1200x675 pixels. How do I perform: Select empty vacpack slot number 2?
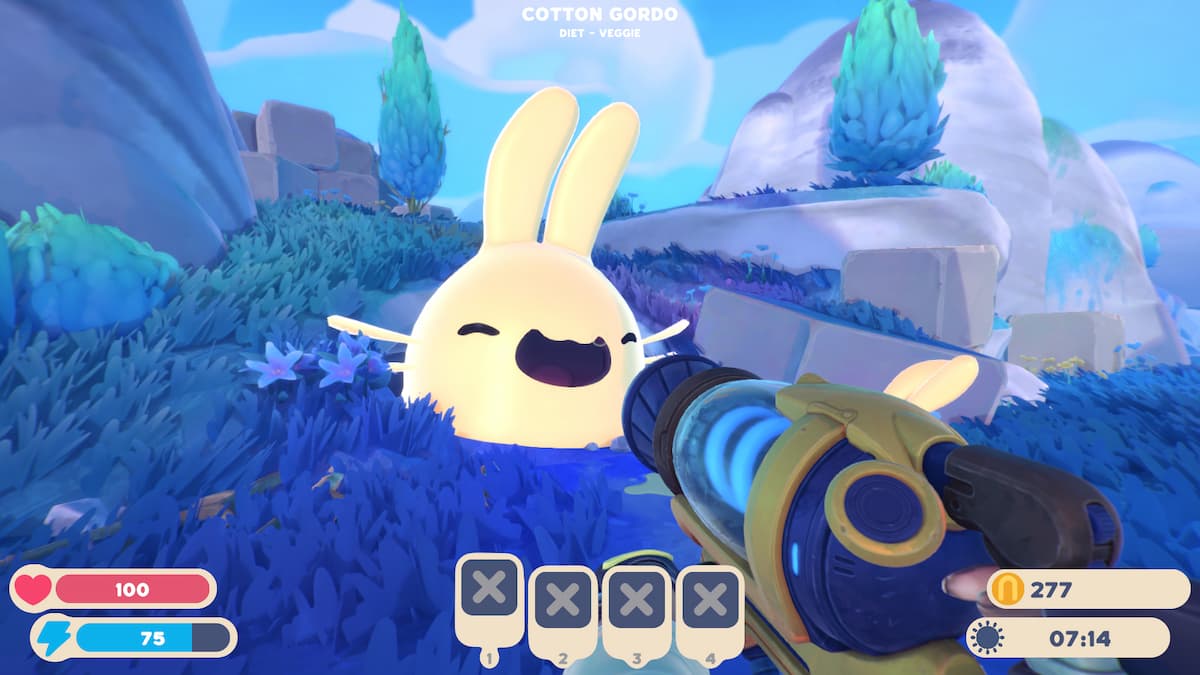tap(563, 601)
